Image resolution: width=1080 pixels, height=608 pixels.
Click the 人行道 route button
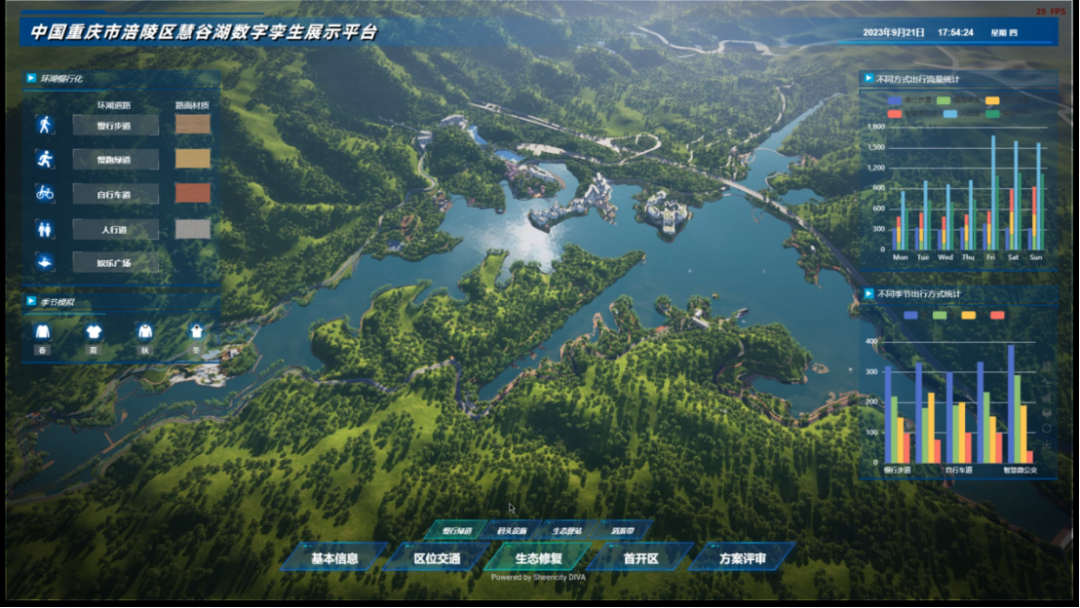115,229
